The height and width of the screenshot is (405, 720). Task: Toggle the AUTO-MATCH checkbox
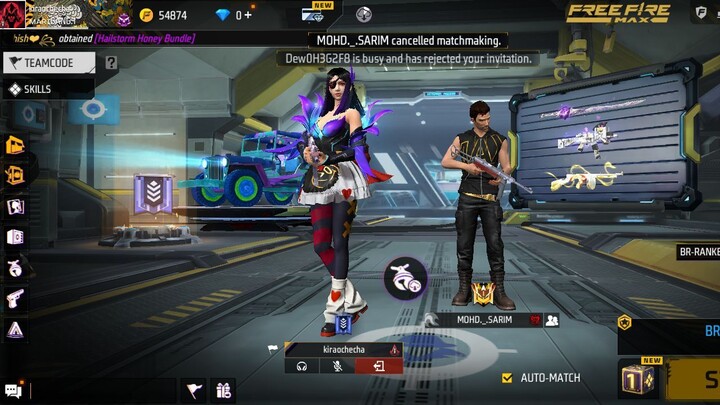click(508, 378)
